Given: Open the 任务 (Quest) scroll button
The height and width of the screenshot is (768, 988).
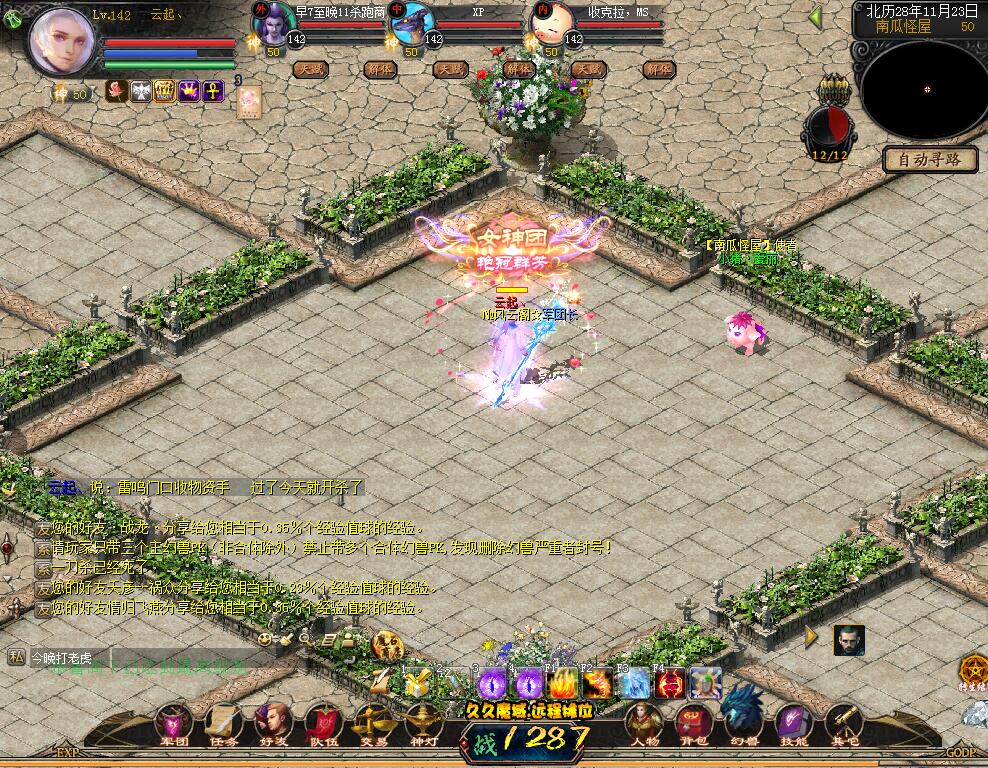Looking at the screenshot, I should coord(223,723).
